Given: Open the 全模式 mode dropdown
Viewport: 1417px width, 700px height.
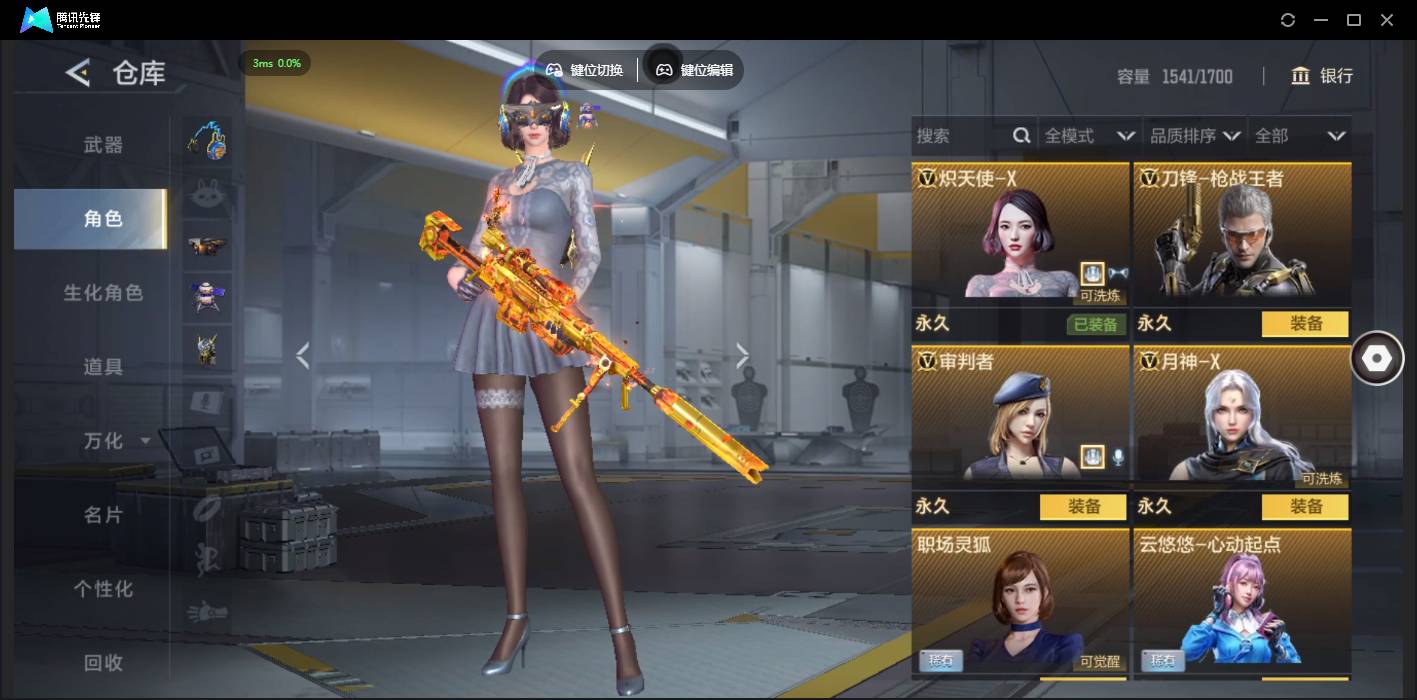Looking at the screenshot, I should [1089, 136].
